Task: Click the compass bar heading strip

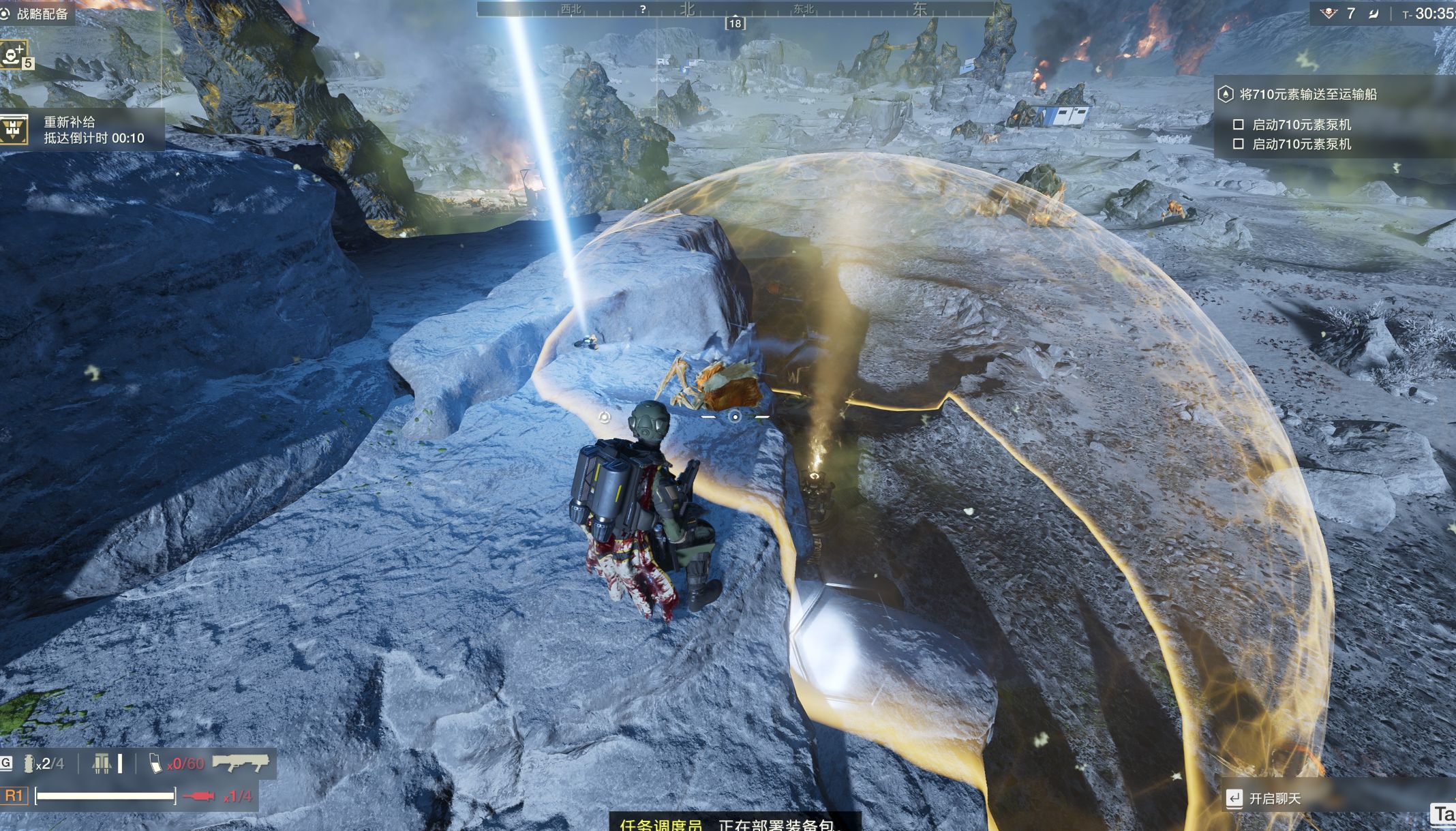Action: coord(735,10)
